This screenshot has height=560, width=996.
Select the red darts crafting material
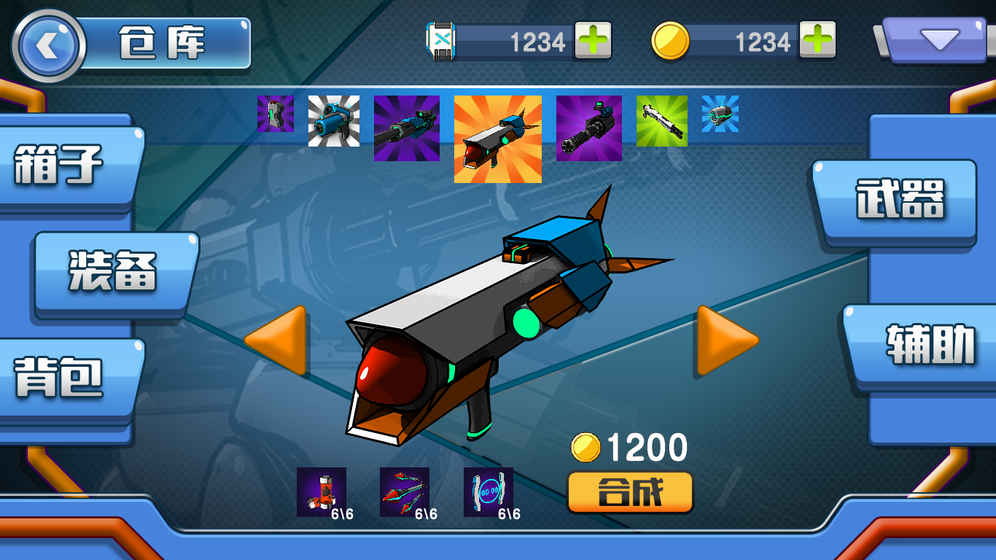click(x=405, y=492)
